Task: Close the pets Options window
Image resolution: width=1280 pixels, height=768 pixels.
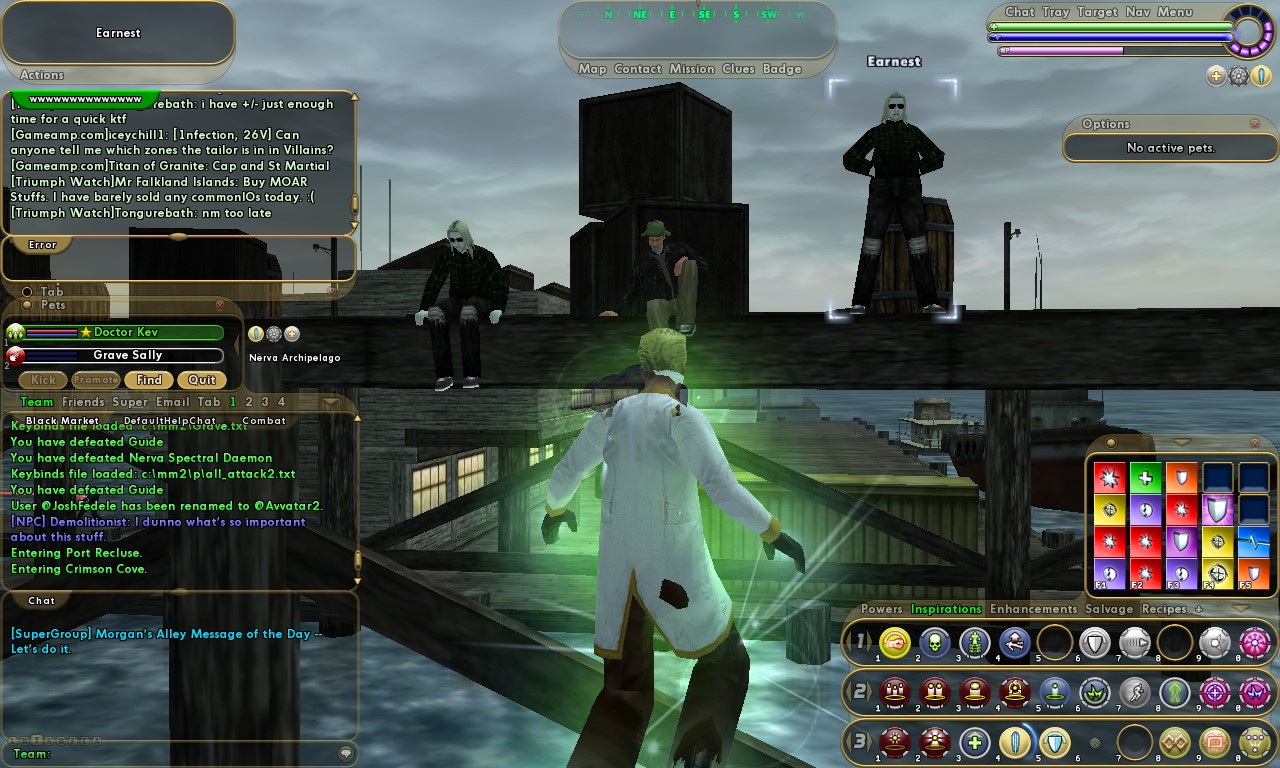Action: coord(1255,124)
